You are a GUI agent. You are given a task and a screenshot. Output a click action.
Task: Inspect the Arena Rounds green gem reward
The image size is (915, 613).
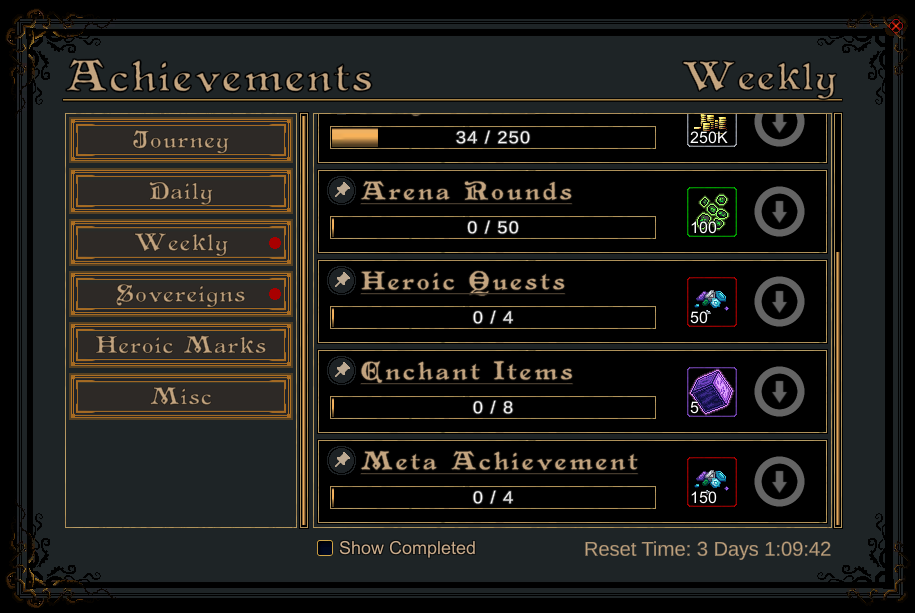[x=712, y=212]
